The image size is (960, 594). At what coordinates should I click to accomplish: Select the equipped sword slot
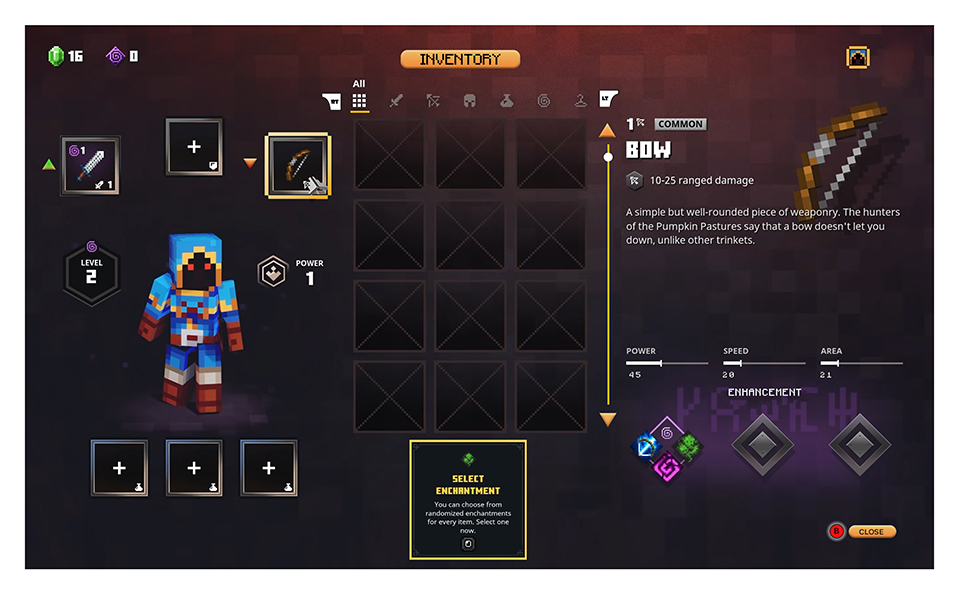point(90,165)
